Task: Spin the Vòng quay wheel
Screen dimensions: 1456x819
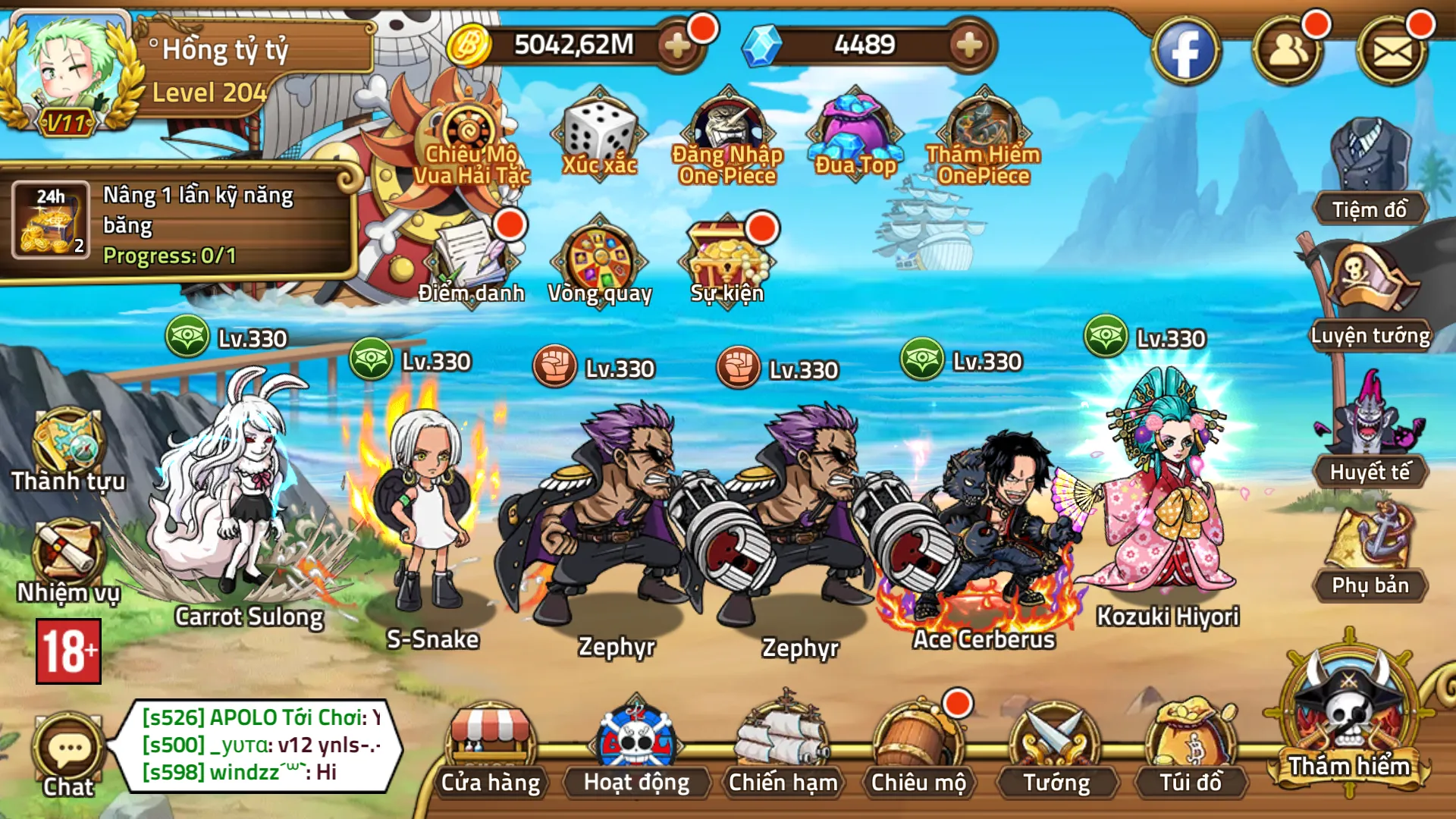Action: [599, 258]
